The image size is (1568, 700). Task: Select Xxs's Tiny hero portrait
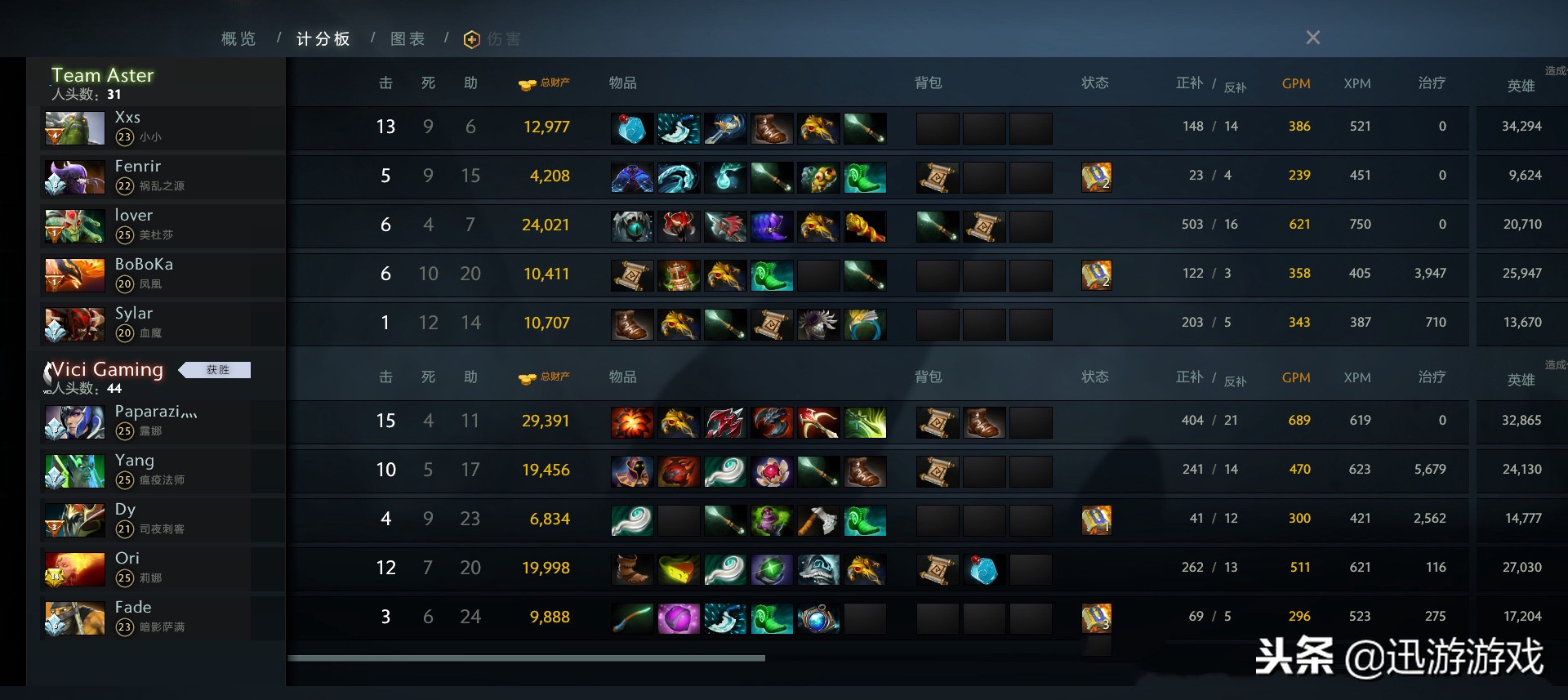pyautogui.click(x=74, y=128)
